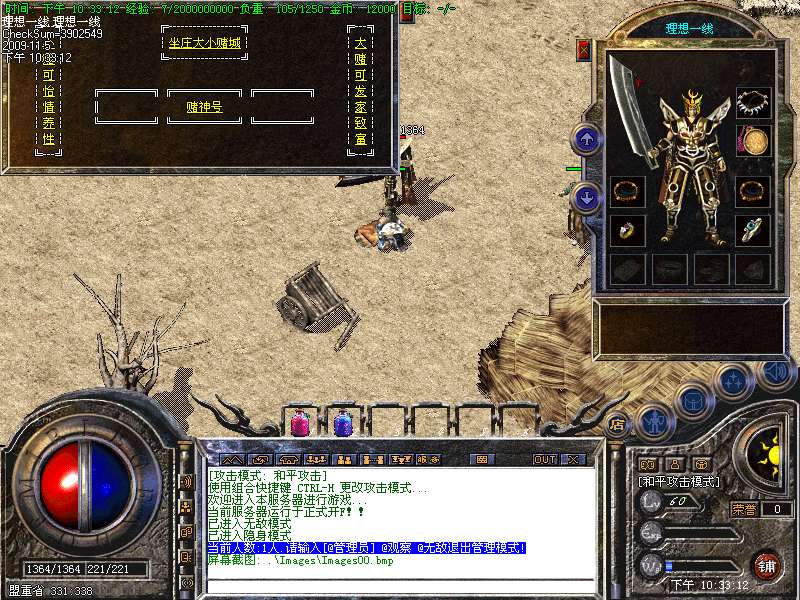Toggle the 和平攻击模式 attack mode label
The image size is (800, 600).
(680, 482)
